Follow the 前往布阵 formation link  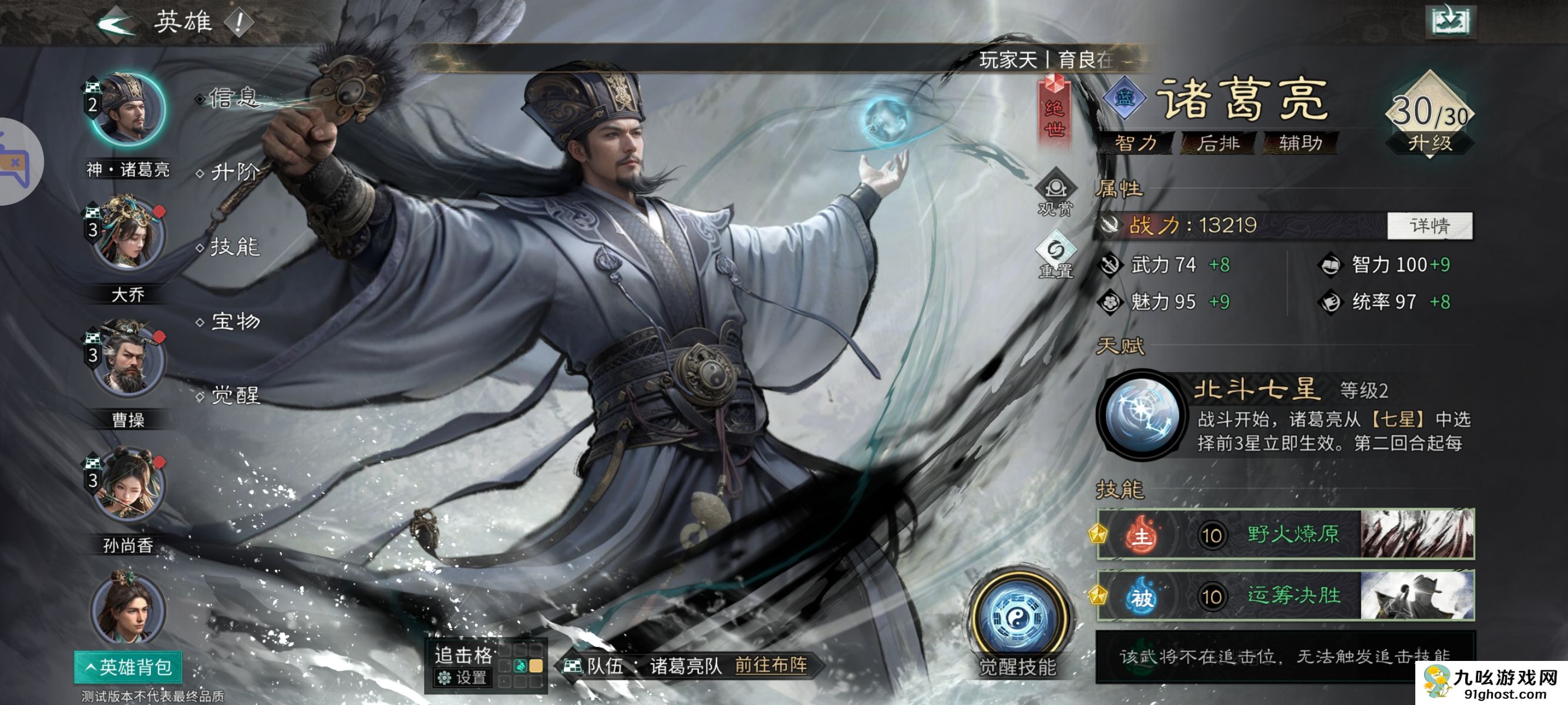[770, 665]
